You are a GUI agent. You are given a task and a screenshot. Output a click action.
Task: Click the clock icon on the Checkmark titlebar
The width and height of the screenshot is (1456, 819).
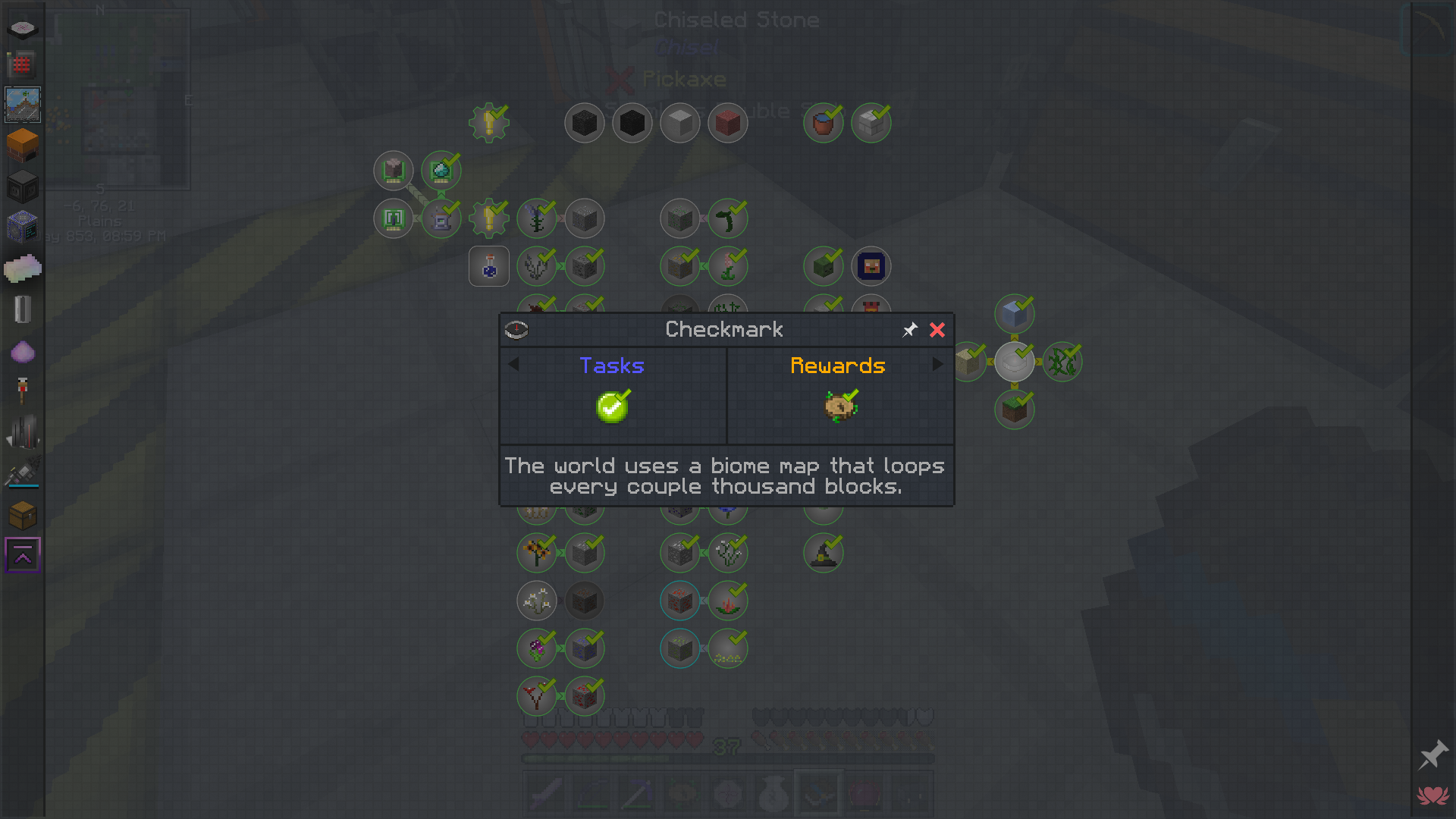516,330
